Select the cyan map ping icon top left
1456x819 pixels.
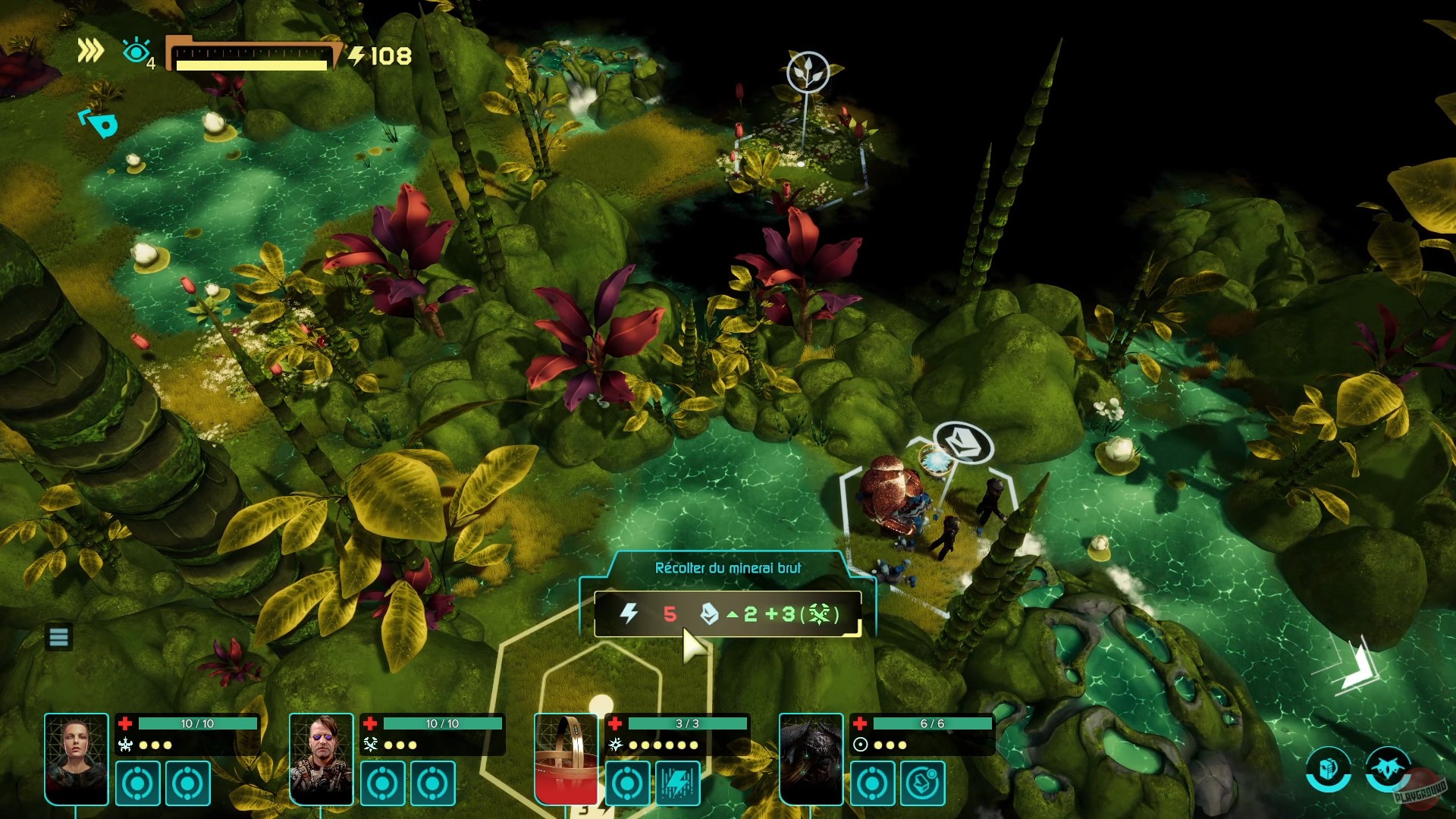tap(97, 124)
